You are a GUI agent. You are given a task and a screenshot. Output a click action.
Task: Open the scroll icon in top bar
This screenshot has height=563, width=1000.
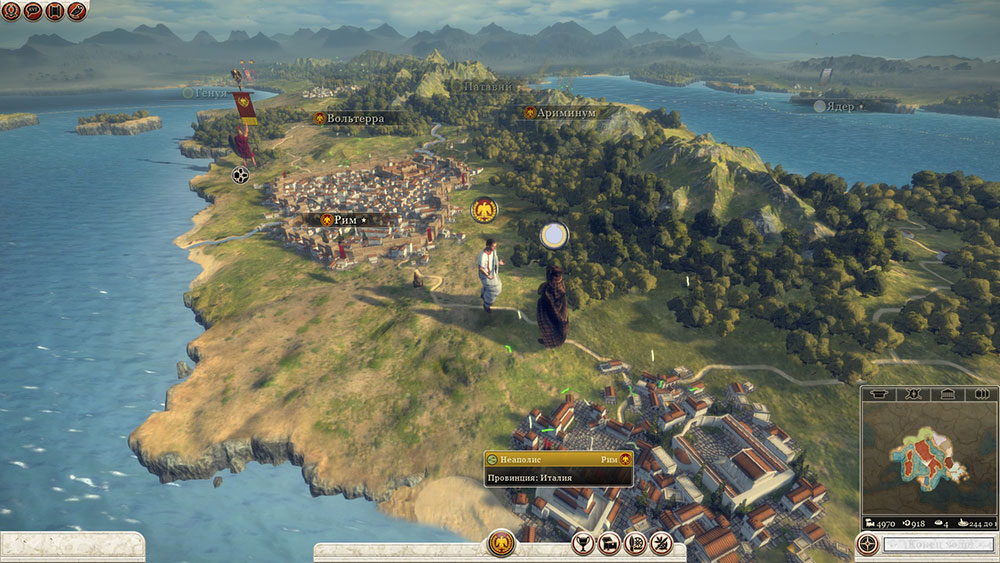click(x=55, y=11)
